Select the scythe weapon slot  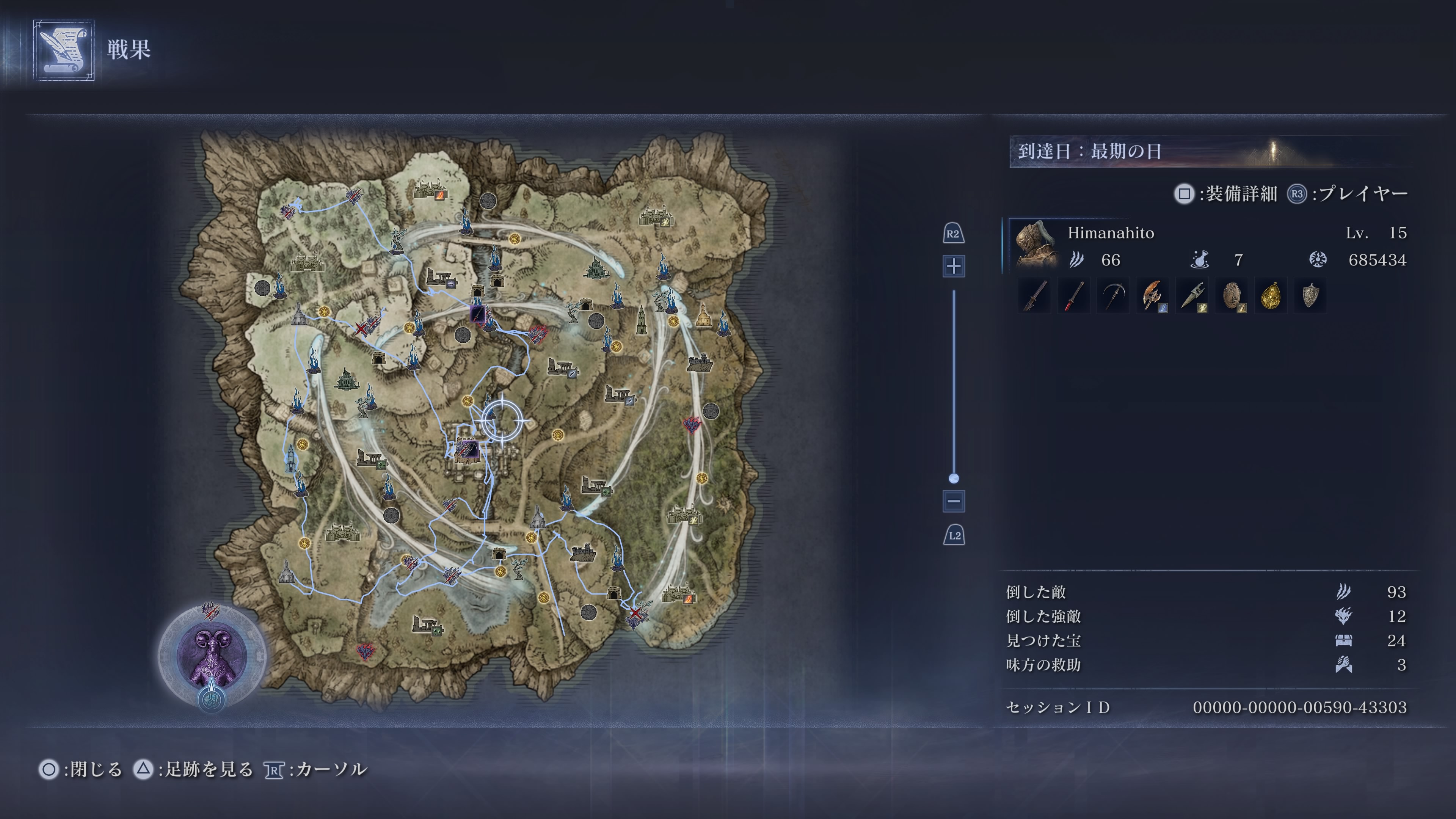click(x=1113, y=296)
